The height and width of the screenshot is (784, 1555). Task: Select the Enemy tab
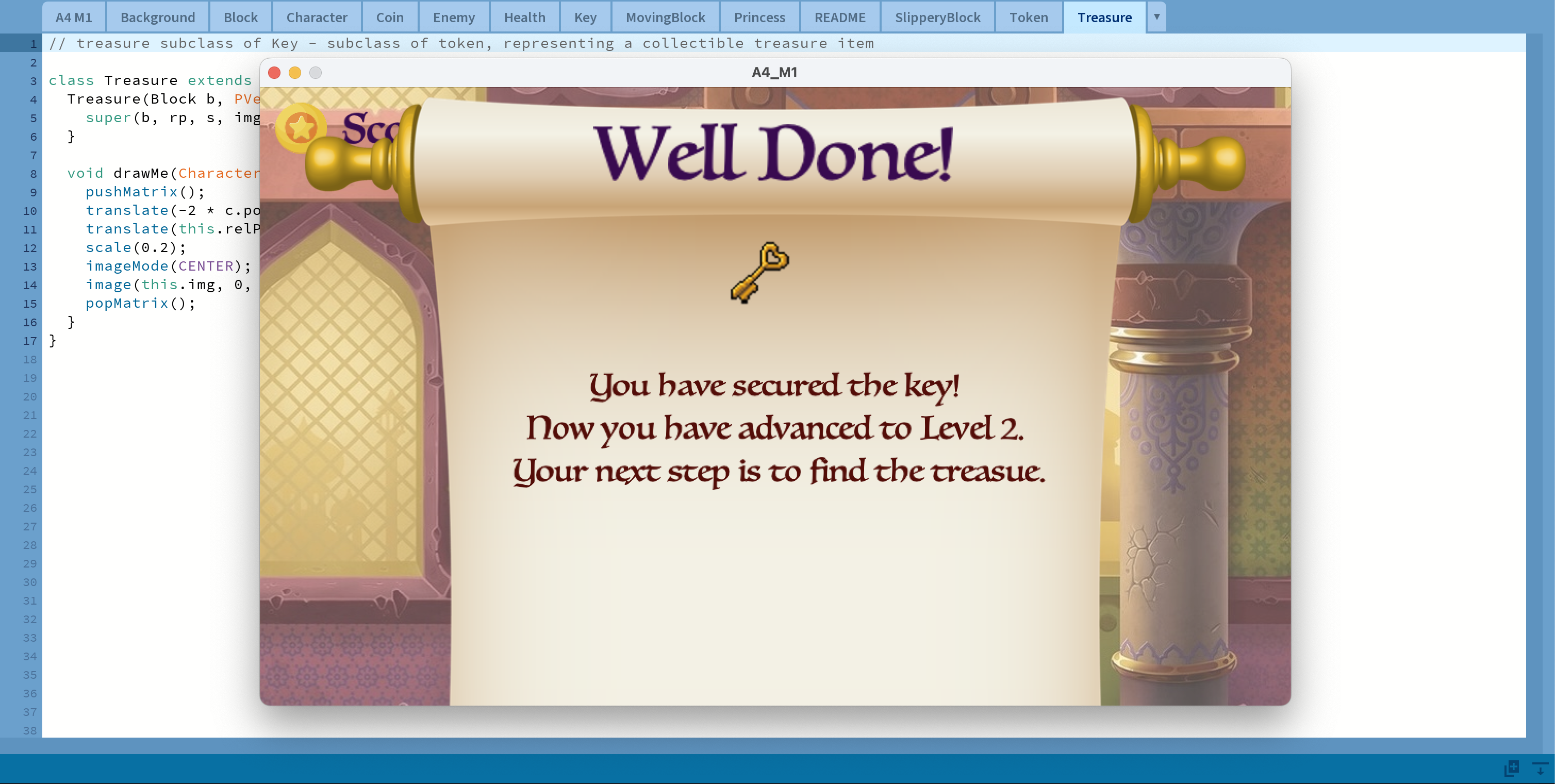coord(453,17)
